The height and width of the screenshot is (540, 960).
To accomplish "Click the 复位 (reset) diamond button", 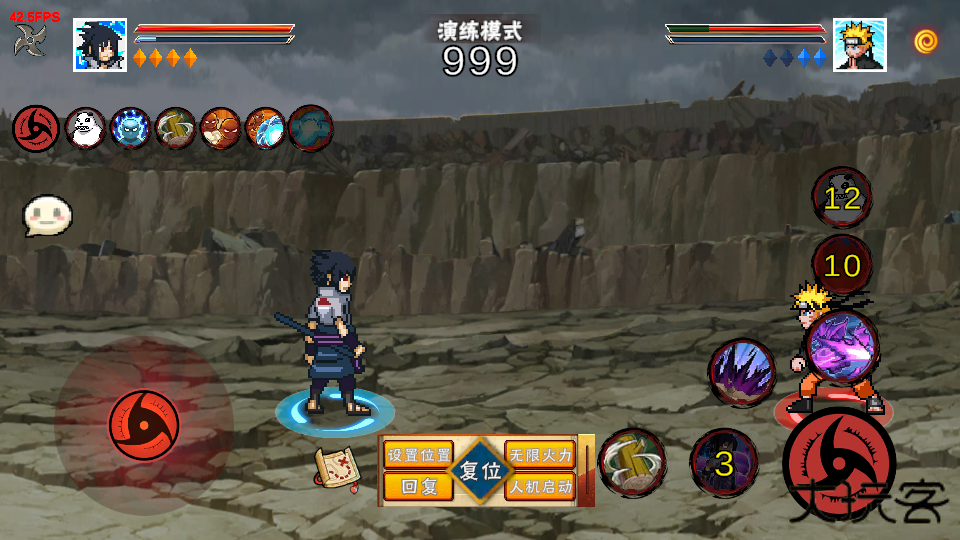I will (x=480, y=471).
